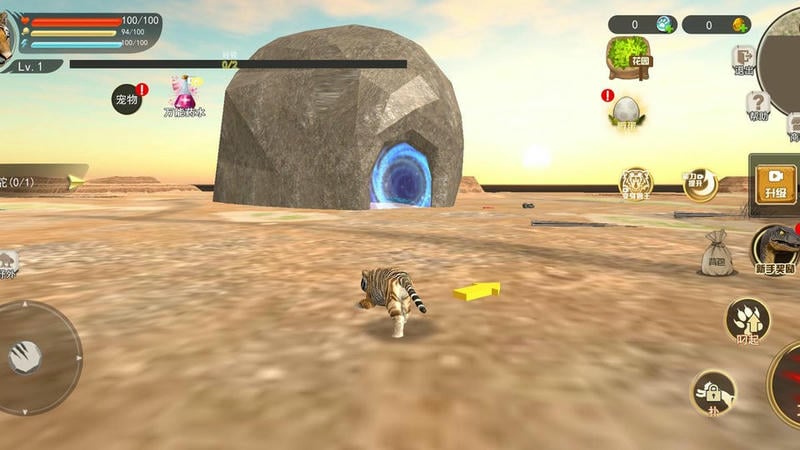Tap the locked 扑 skill button

click(714, 391)
